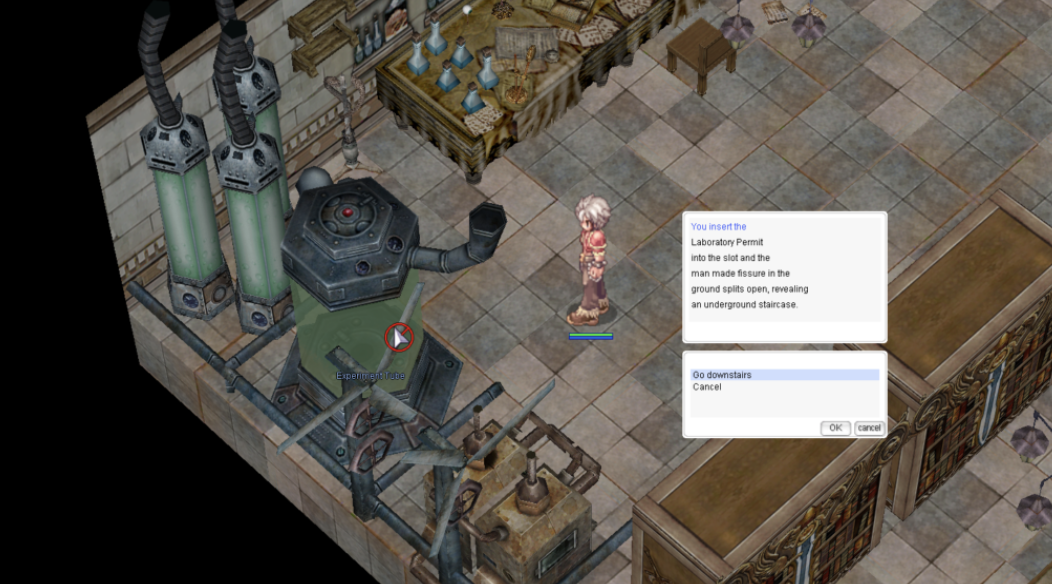
Task: Click the small cancel button beside OK
Action: [869, 428]
